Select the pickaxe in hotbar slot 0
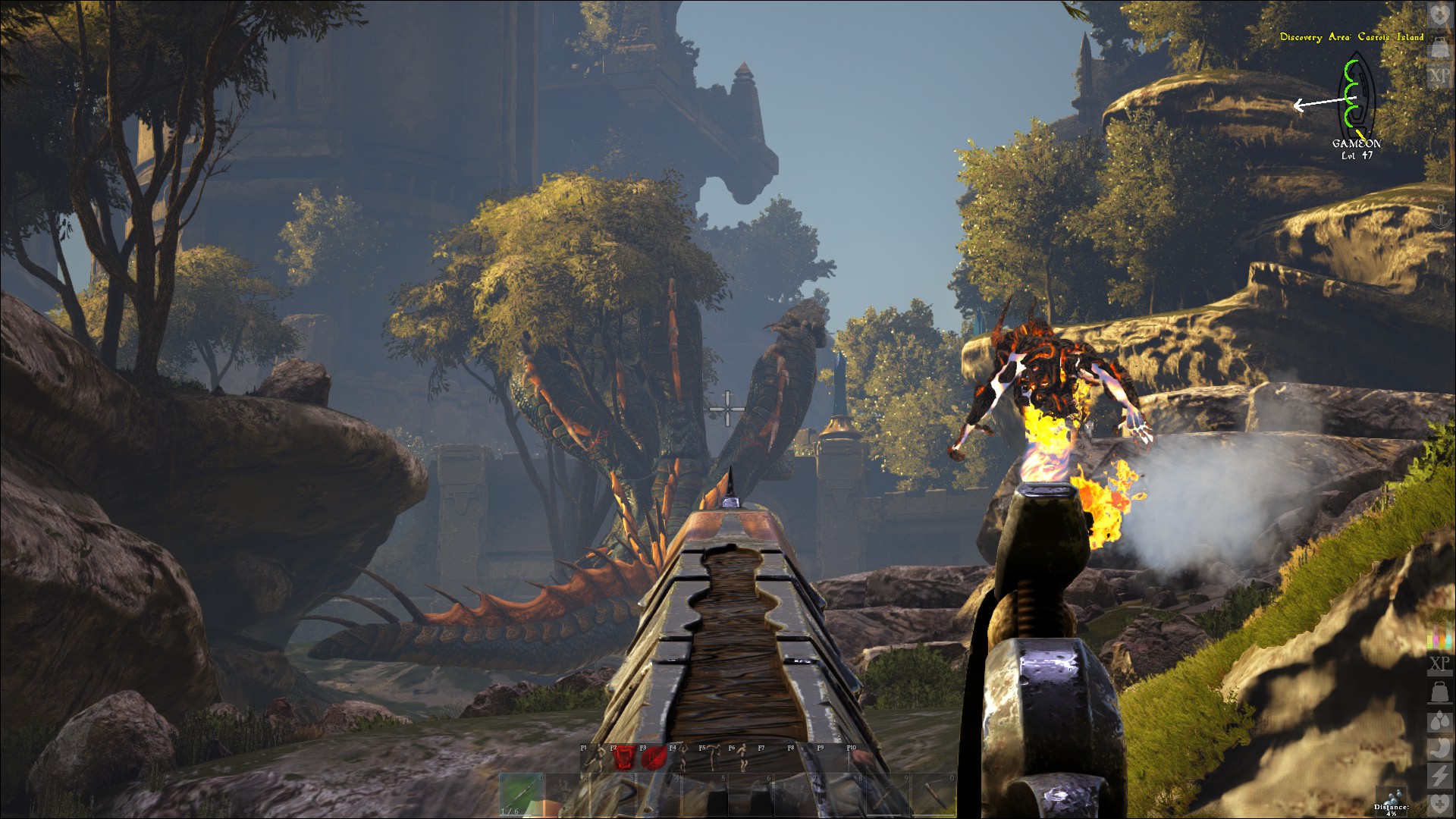Screen dimensions: 1456x819 pos(933,795)
